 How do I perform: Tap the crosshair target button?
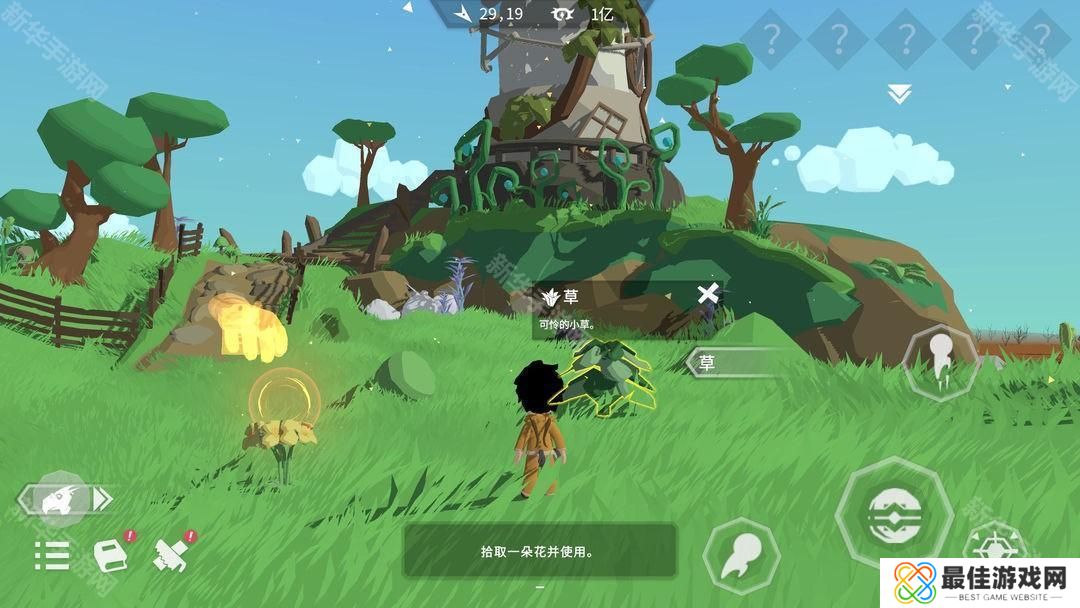coord(993,548)
